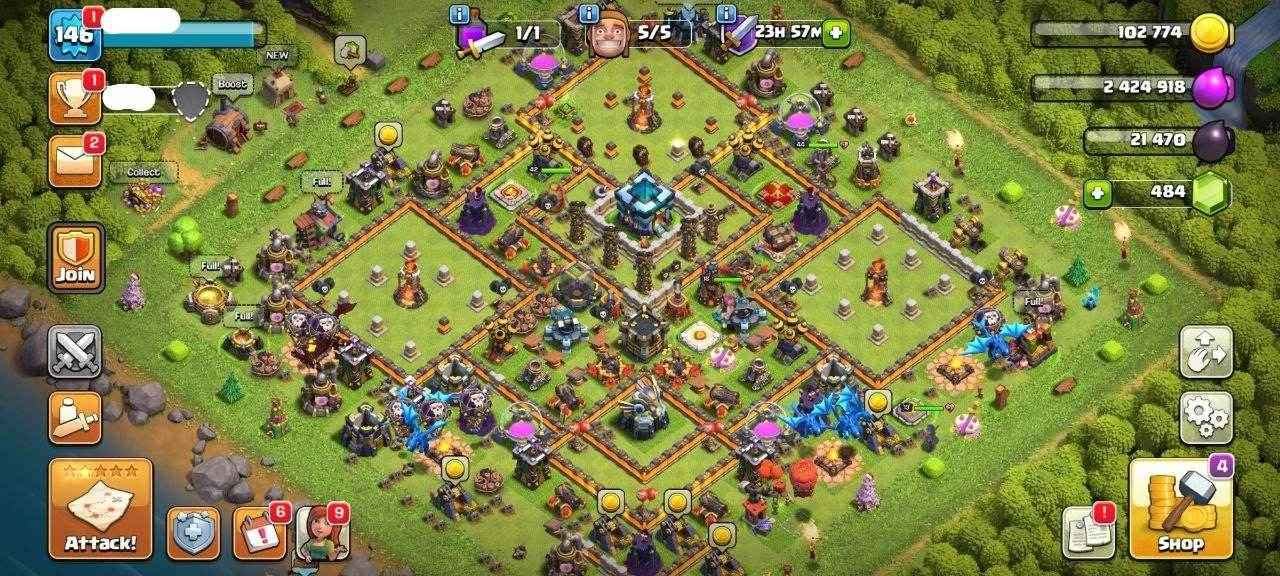Click the Join clan shield button

pos(76,258)
